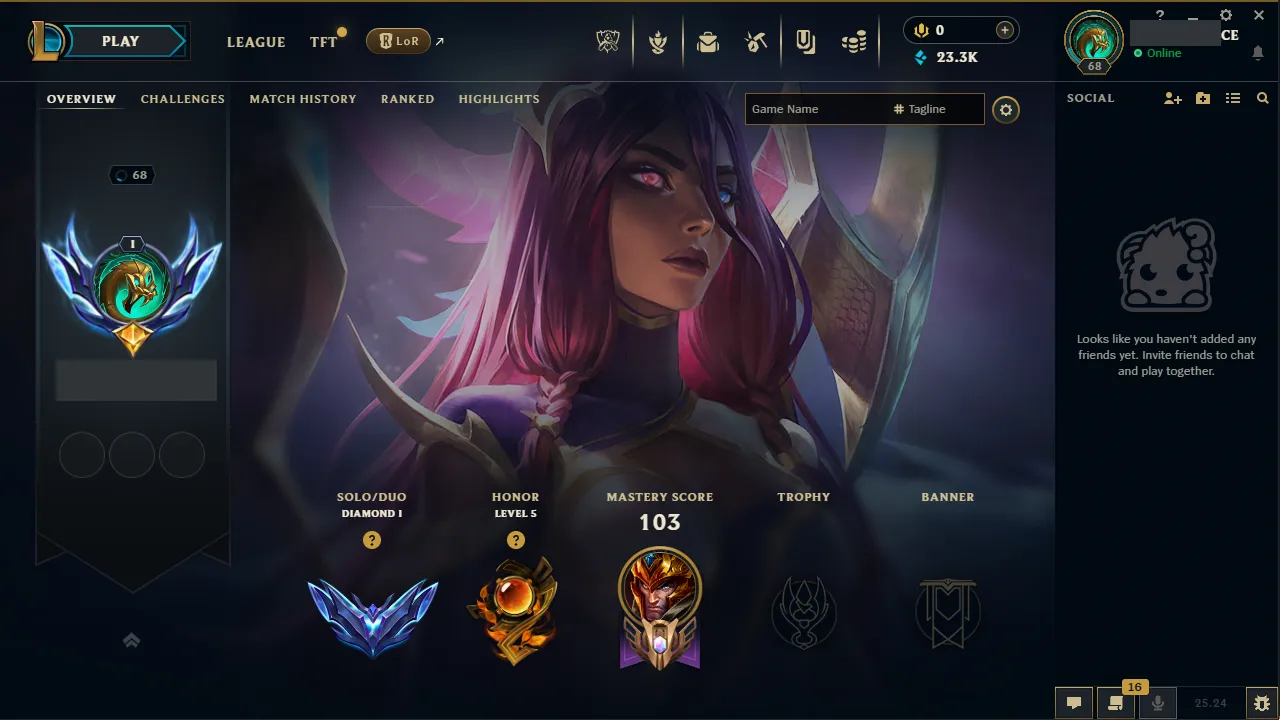Mute the microphone in the bottom bar

(x=1157, y=703)
